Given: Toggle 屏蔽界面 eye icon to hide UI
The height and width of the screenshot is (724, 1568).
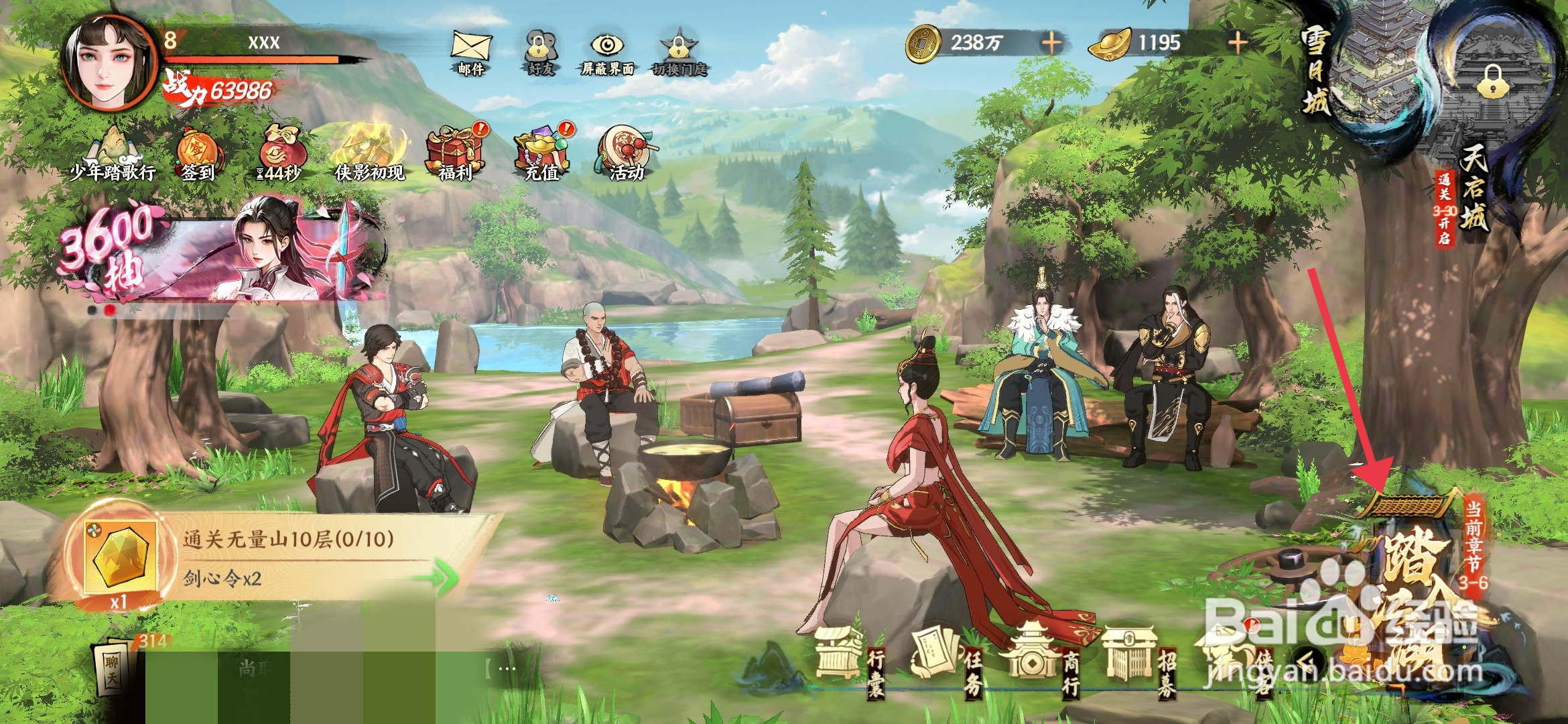Looking at the screenshot, I should click(x=607, y=50).
